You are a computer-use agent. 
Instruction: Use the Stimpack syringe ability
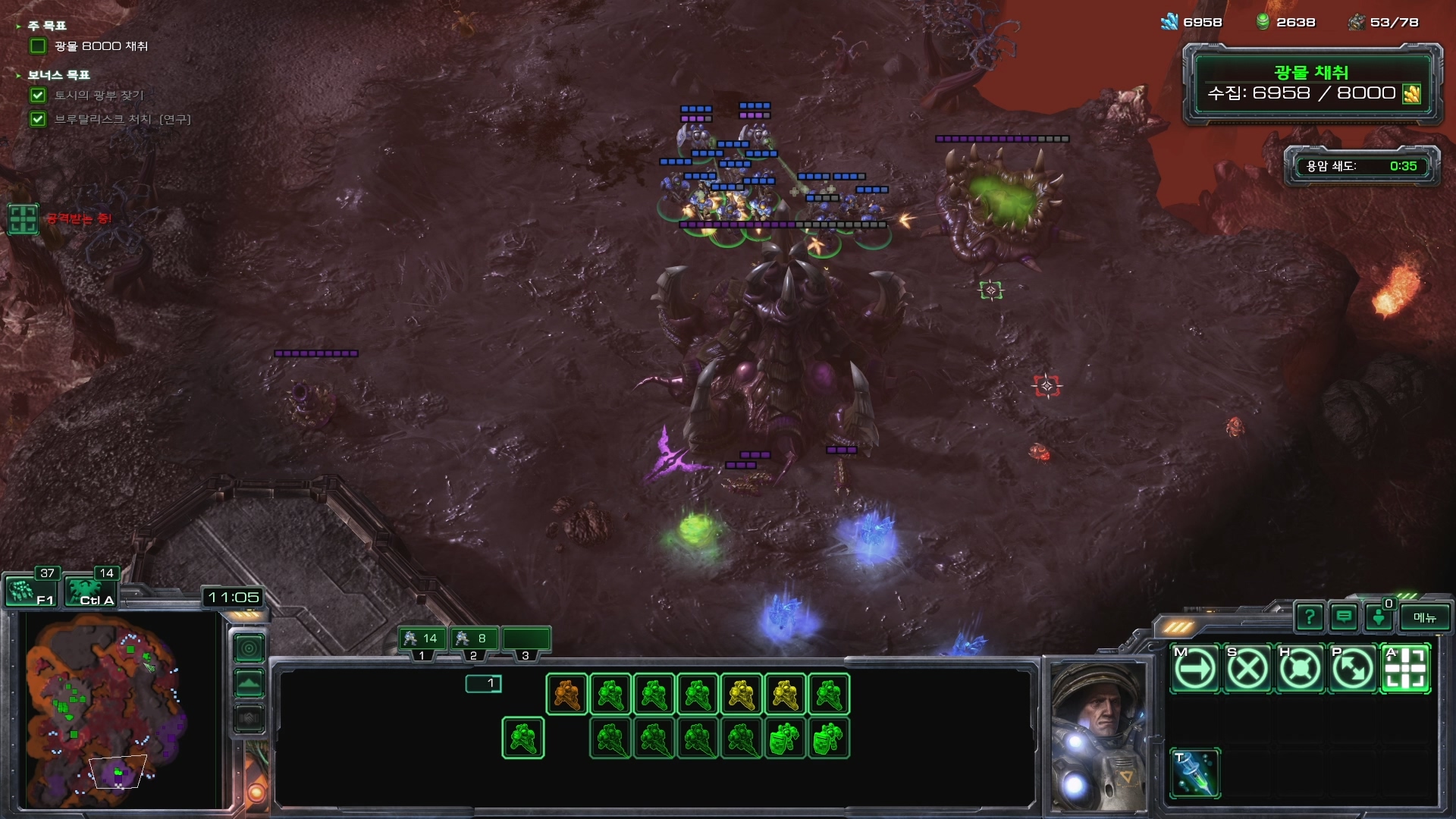pyautogui.click(x=1195, y=773)
